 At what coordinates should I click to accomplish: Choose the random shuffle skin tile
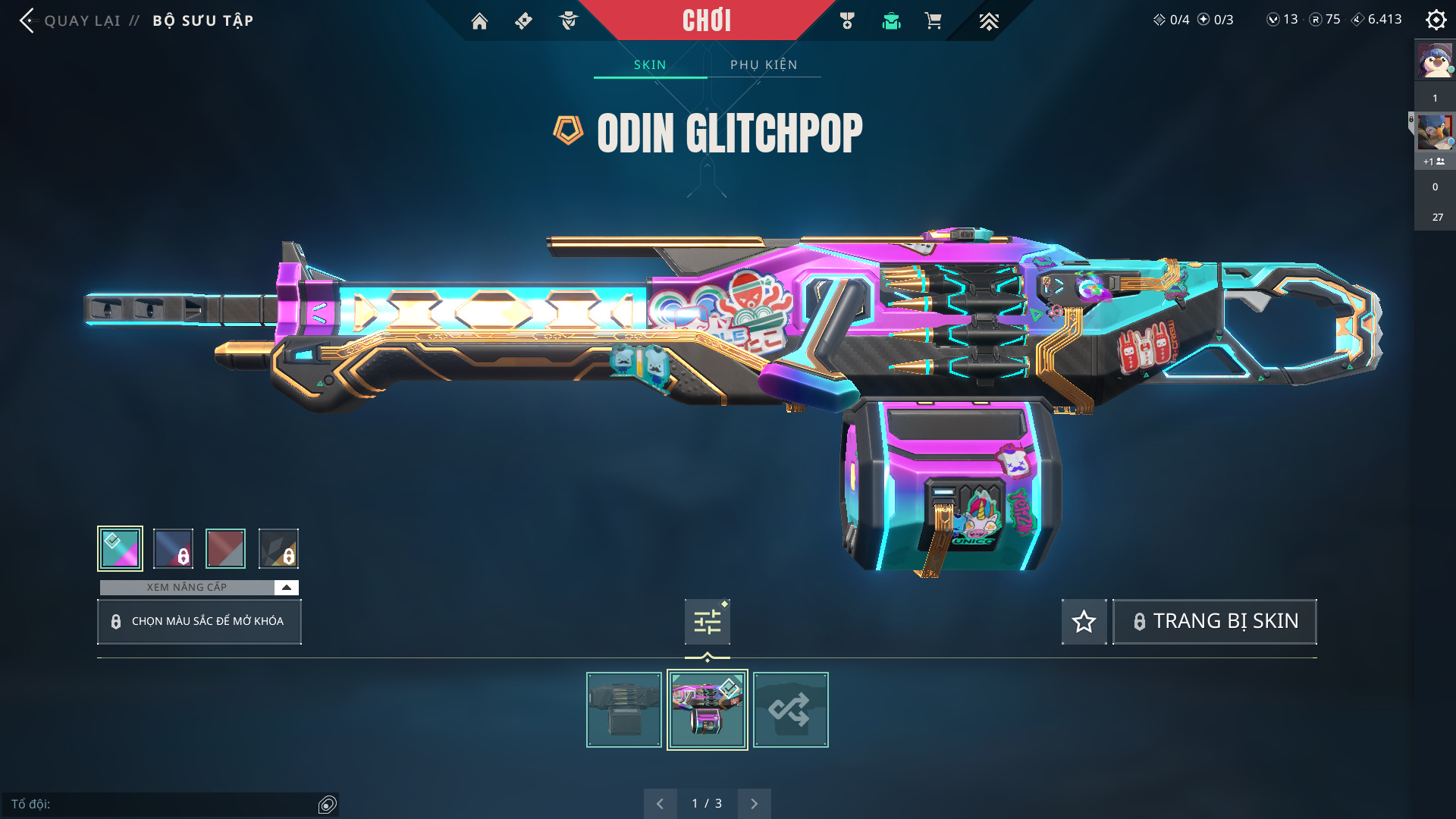coord(790,710)
